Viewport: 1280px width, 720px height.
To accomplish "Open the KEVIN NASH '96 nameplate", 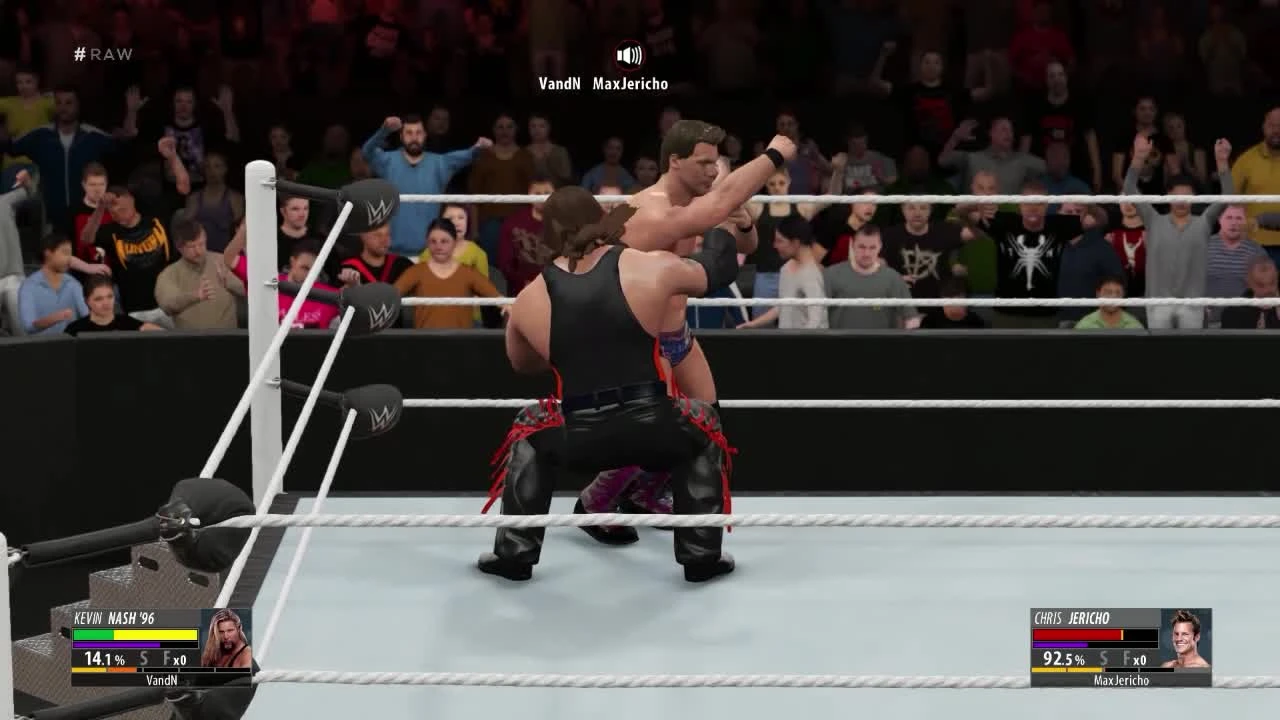I will point(113,617).
